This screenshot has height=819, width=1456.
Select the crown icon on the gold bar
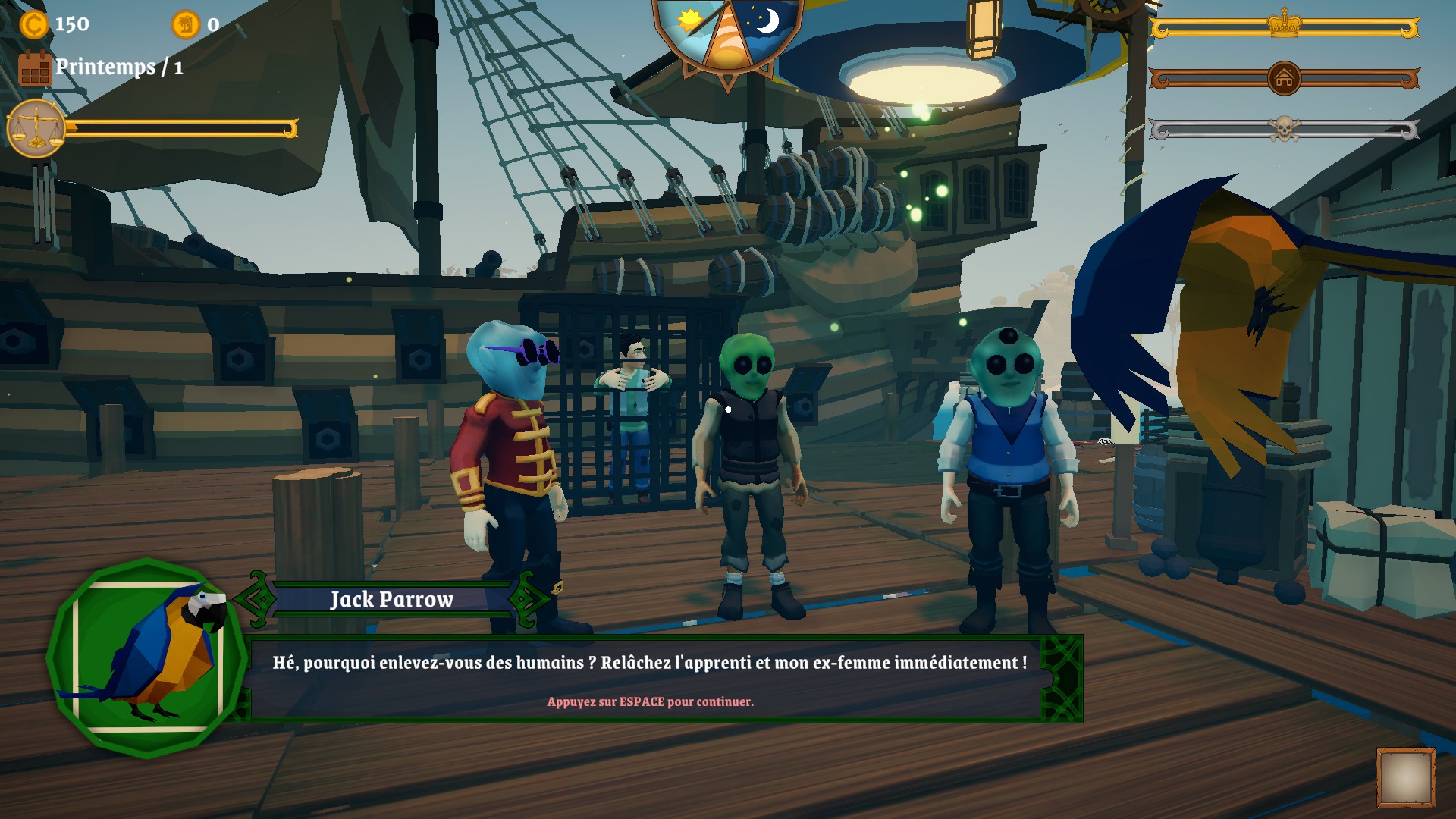(1284, 25)
